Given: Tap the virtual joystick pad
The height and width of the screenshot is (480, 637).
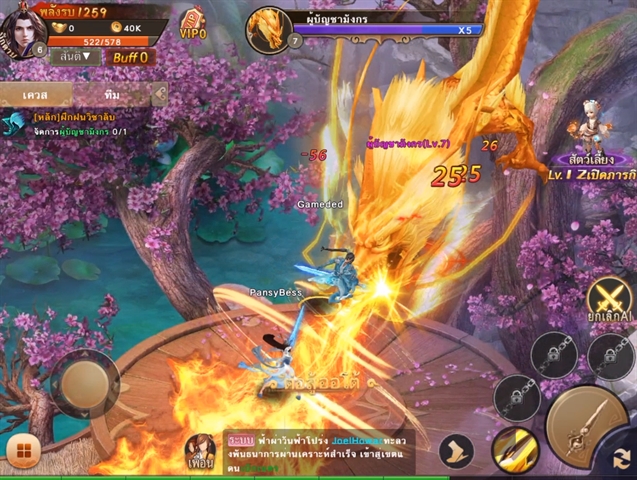Looking at the screenshot, I should click(x=84, y=384).
